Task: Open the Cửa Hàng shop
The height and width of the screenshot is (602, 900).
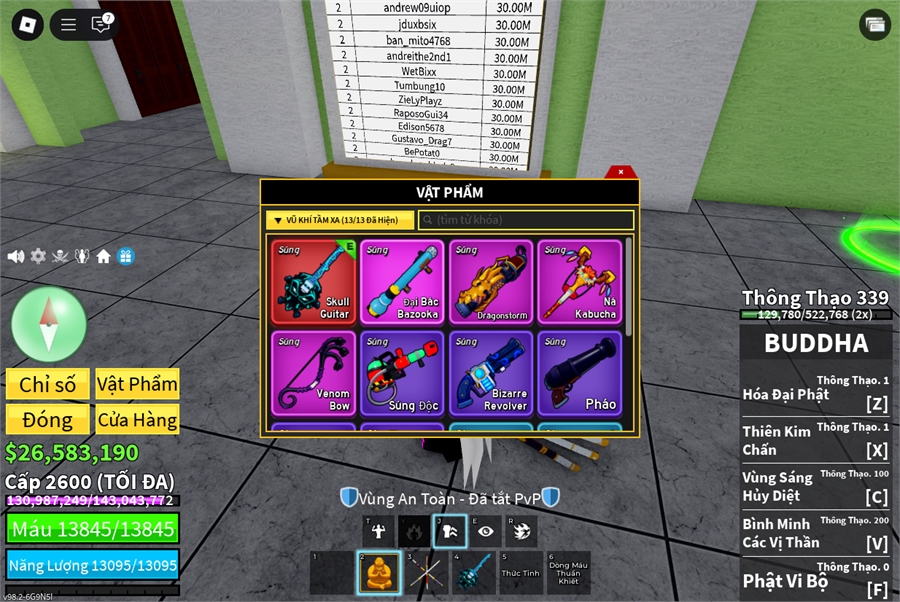Action: [x=137, y=420]
